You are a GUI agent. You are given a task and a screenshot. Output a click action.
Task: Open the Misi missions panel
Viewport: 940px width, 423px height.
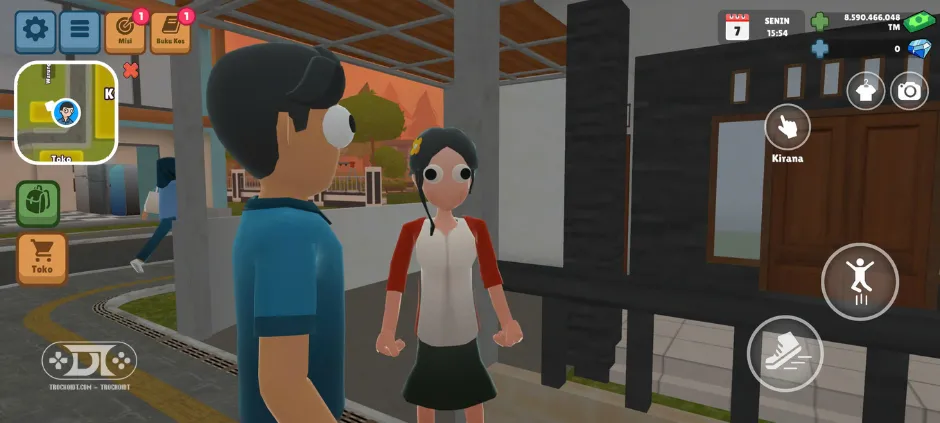(125, 32)
